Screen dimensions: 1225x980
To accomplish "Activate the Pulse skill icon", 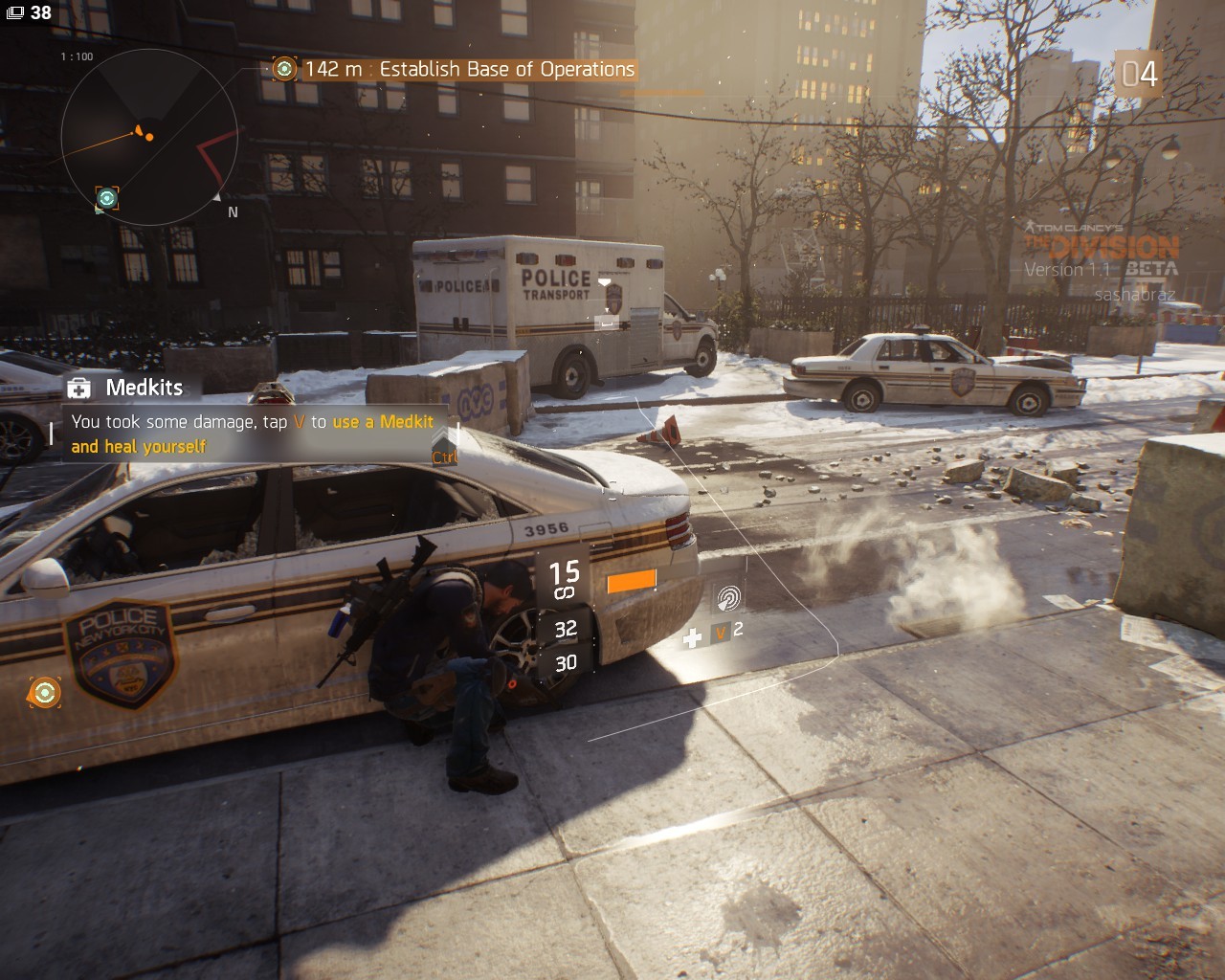I will tap(728, 598).
